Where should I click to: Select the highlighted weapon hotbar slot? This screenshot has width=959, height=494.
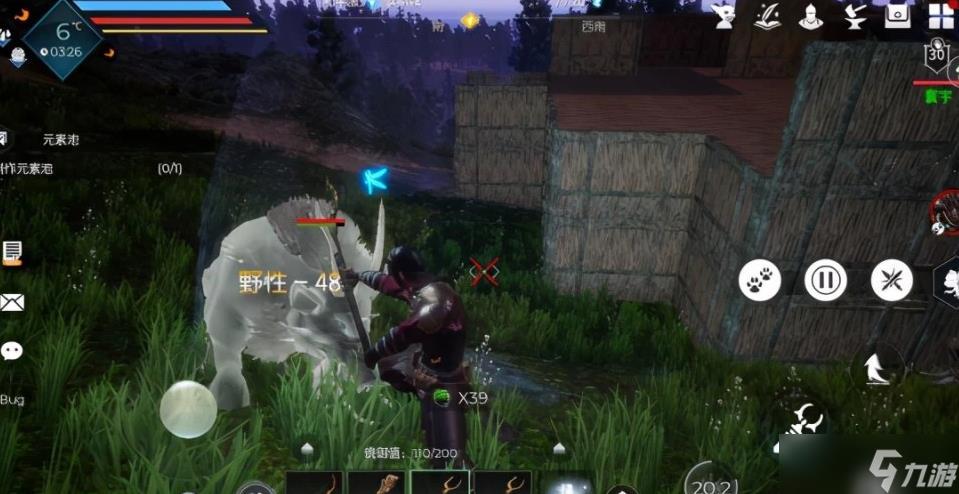440,482
